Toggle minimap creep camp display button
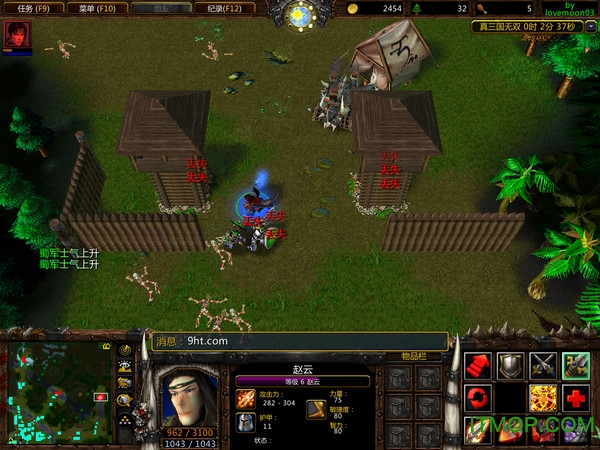Viewport: 600px width, 450px height. 126,400
